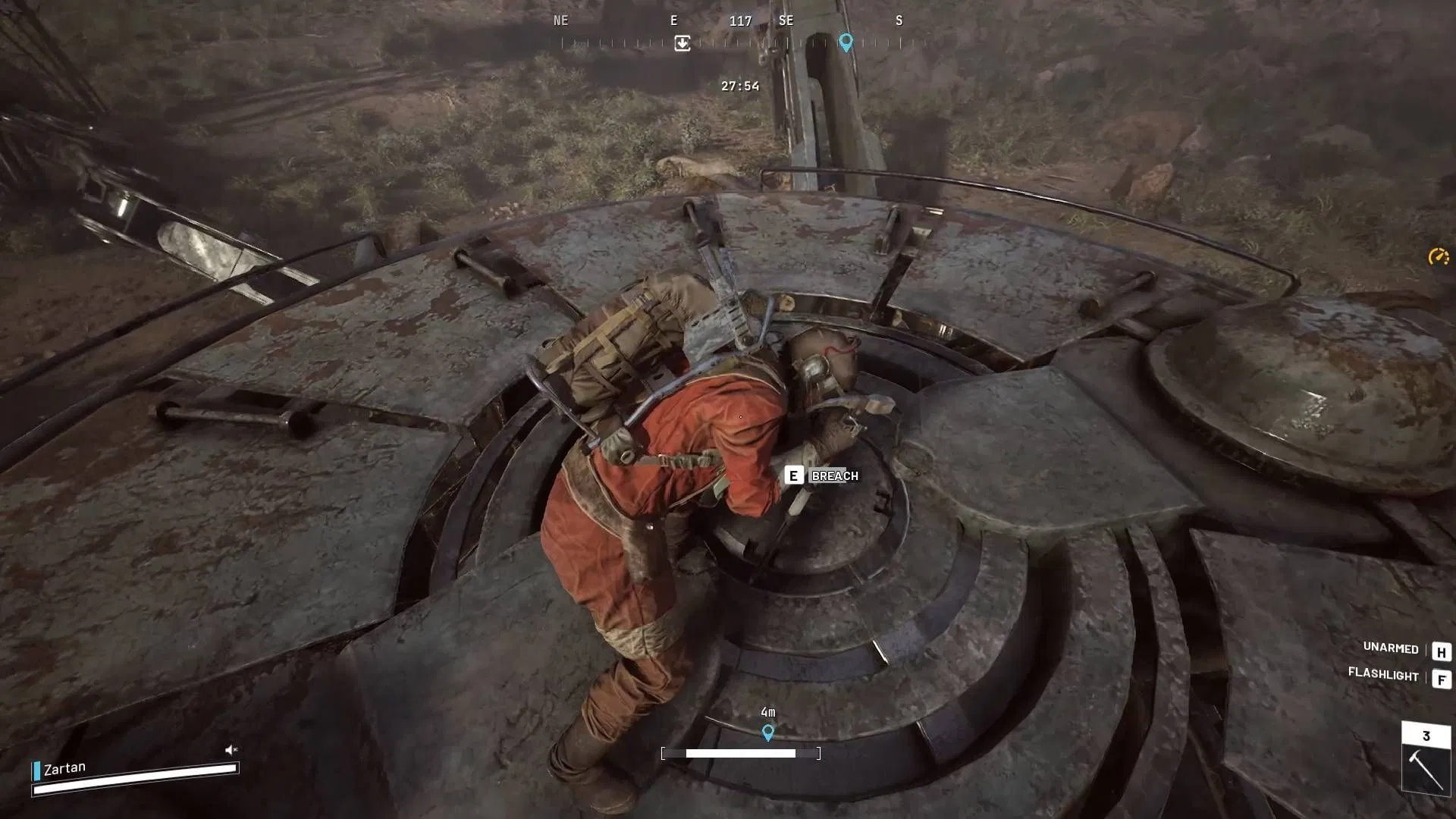This screenshot has width=1456, height=819.
Task: Select the BREACH action prompt
Action: (833, 475)
